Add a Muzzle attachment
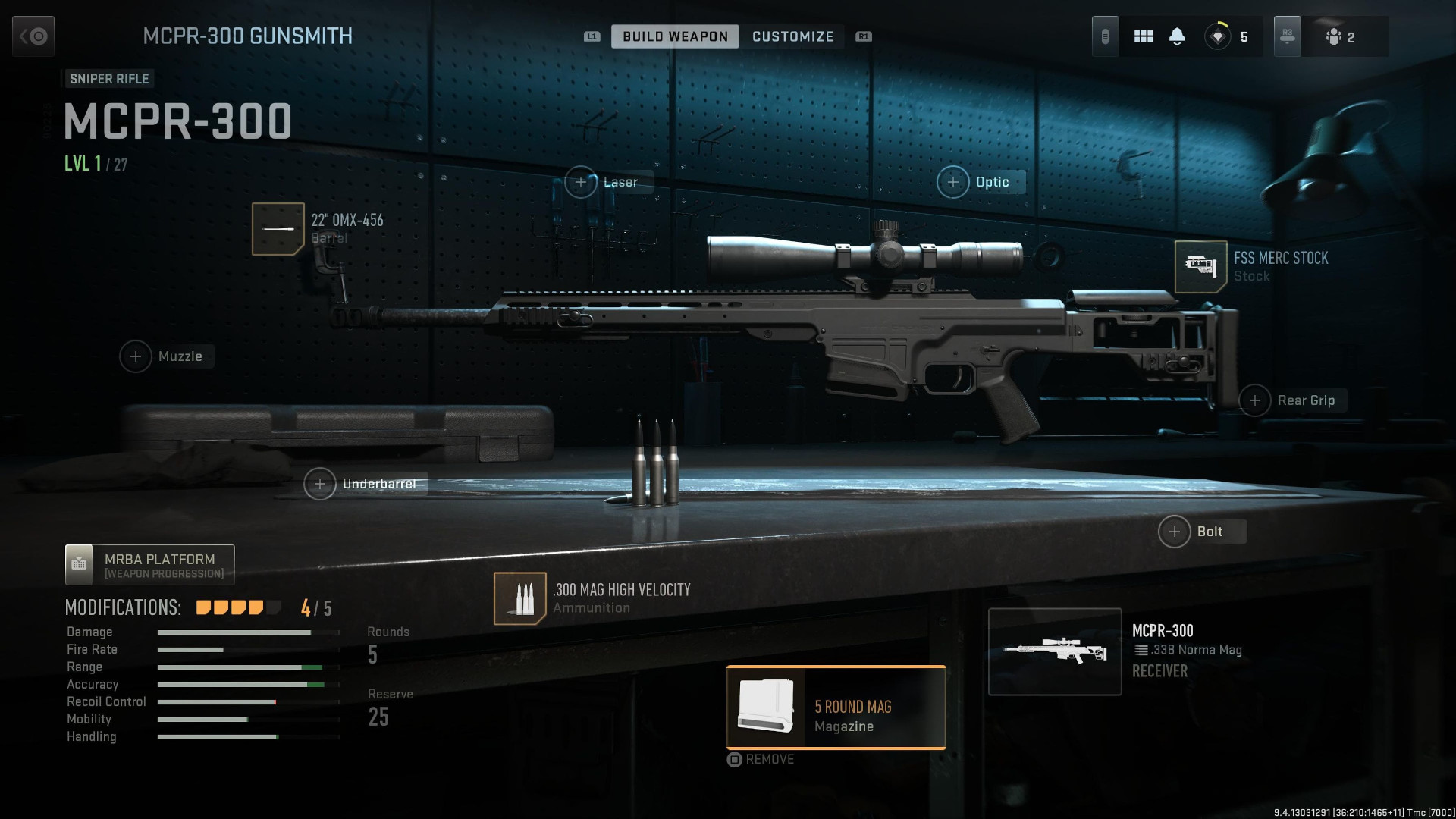 [x=136, y=356]
